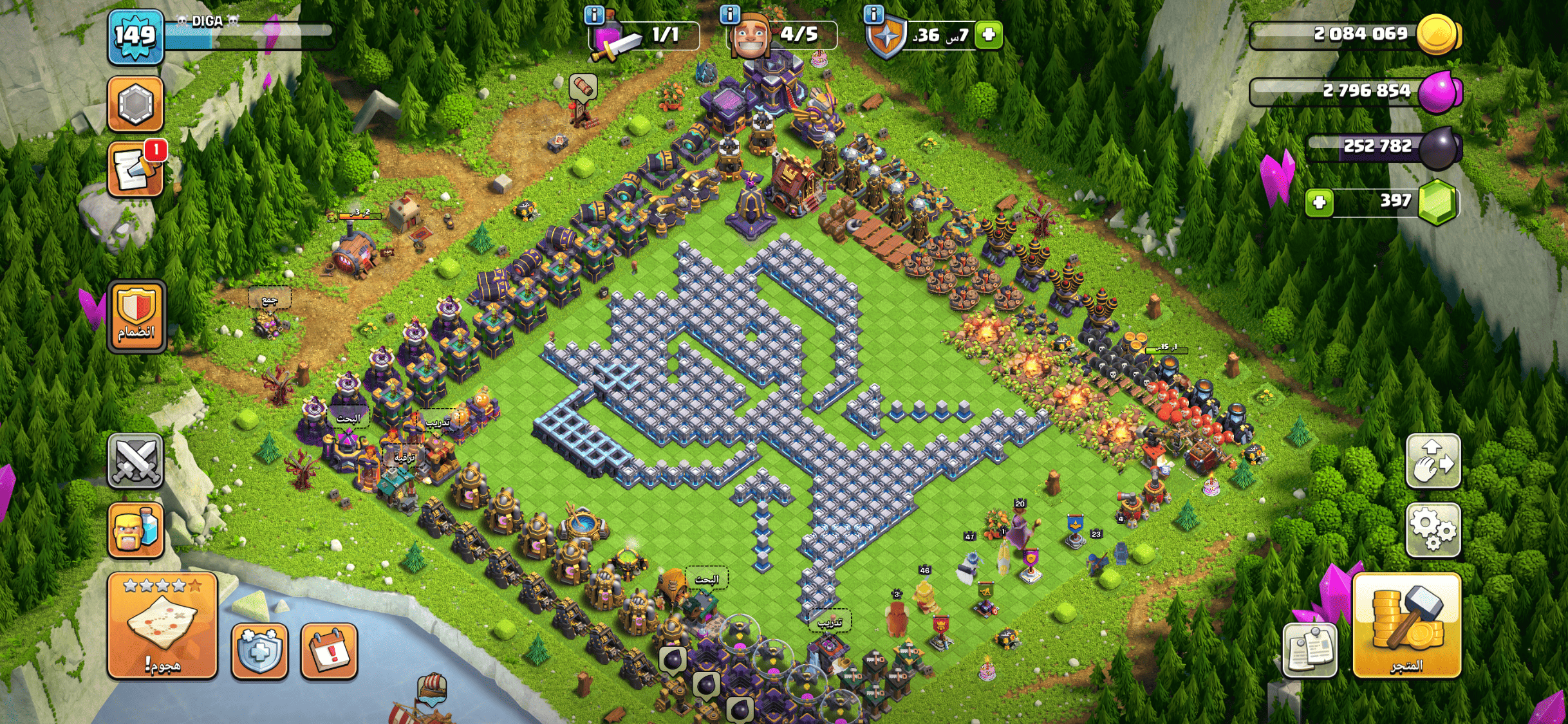
Task: Show info for the 1/1 sword counter
Action: click(594, 14)
